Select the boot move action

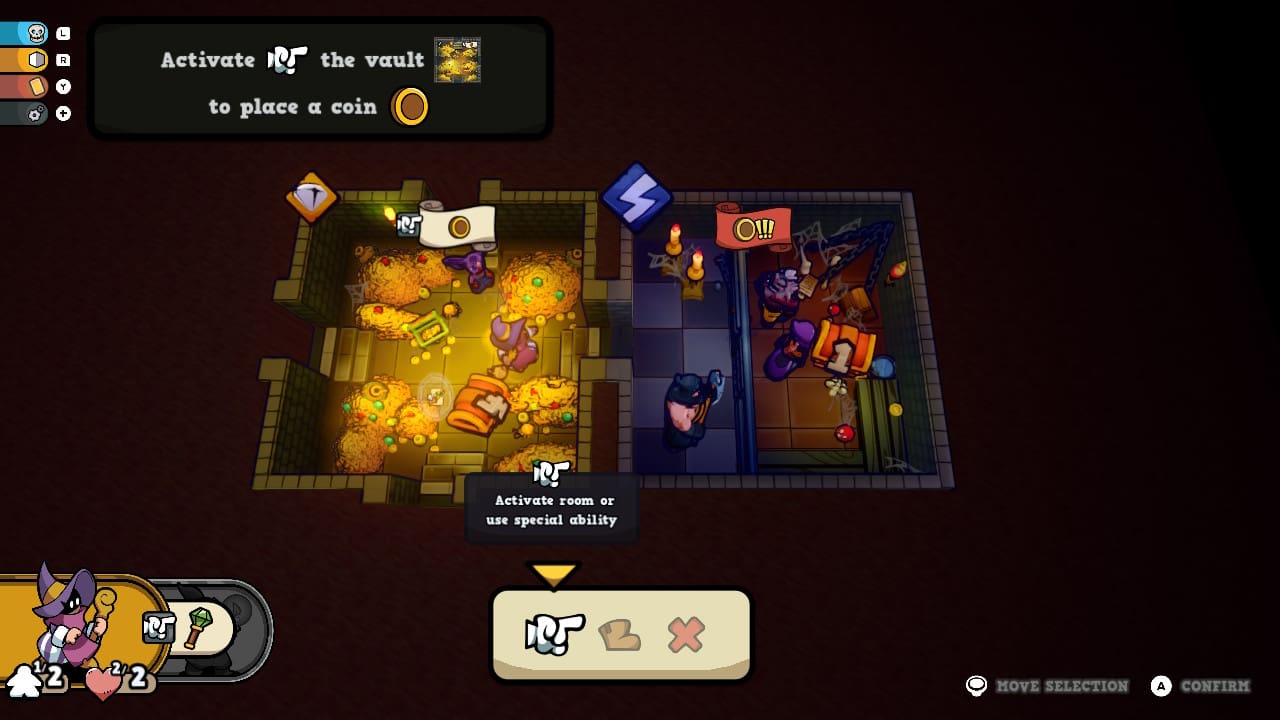tap(620, 632)
